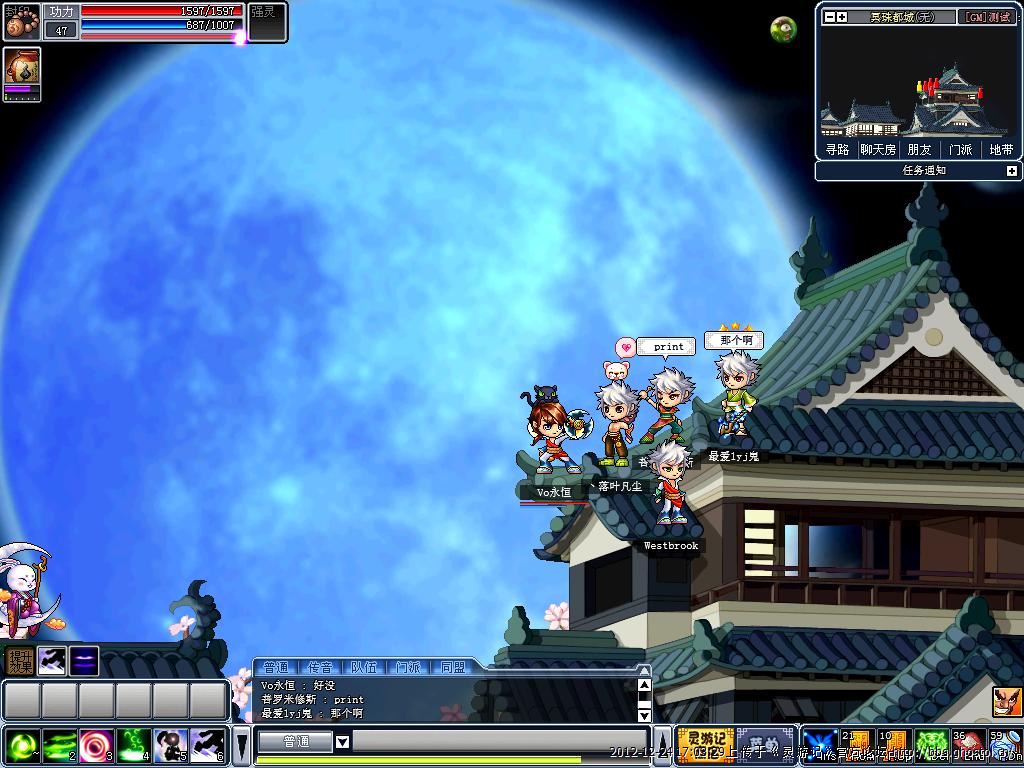Screen dimensions: 1024x768
Task: Click the 门派 button under the minimap
Action: coord(960,149)
